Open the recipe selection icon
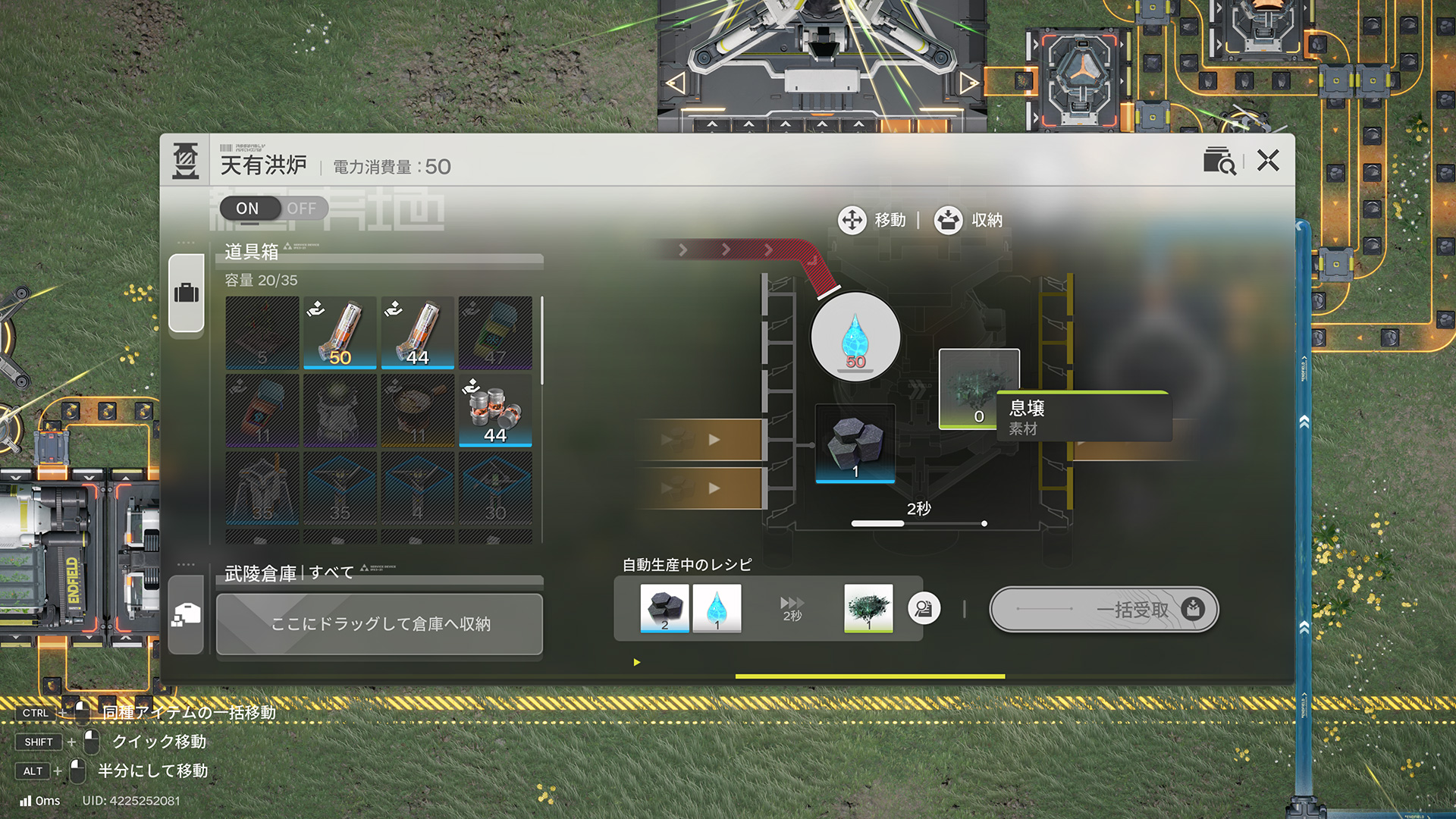The height and width of the screenshot is (819, 1456). pos(924,609)
